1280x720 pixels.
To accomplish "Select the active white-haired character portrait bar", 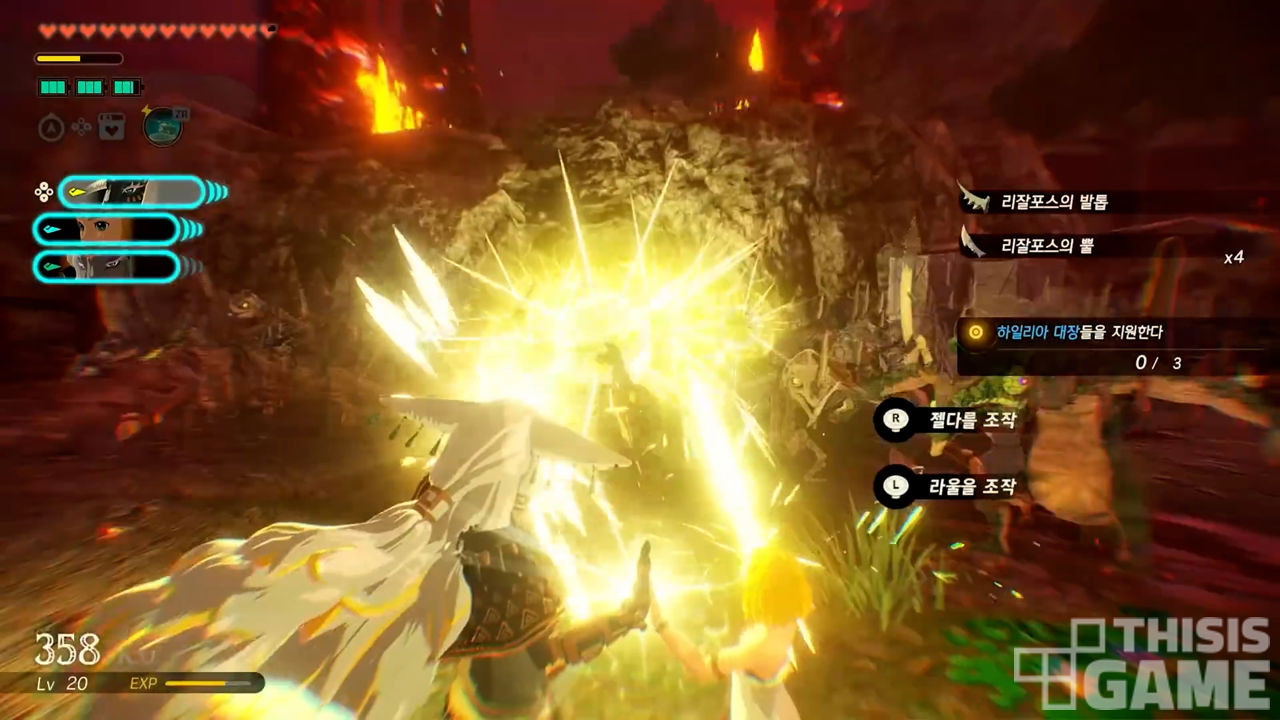I will point(130,191).
